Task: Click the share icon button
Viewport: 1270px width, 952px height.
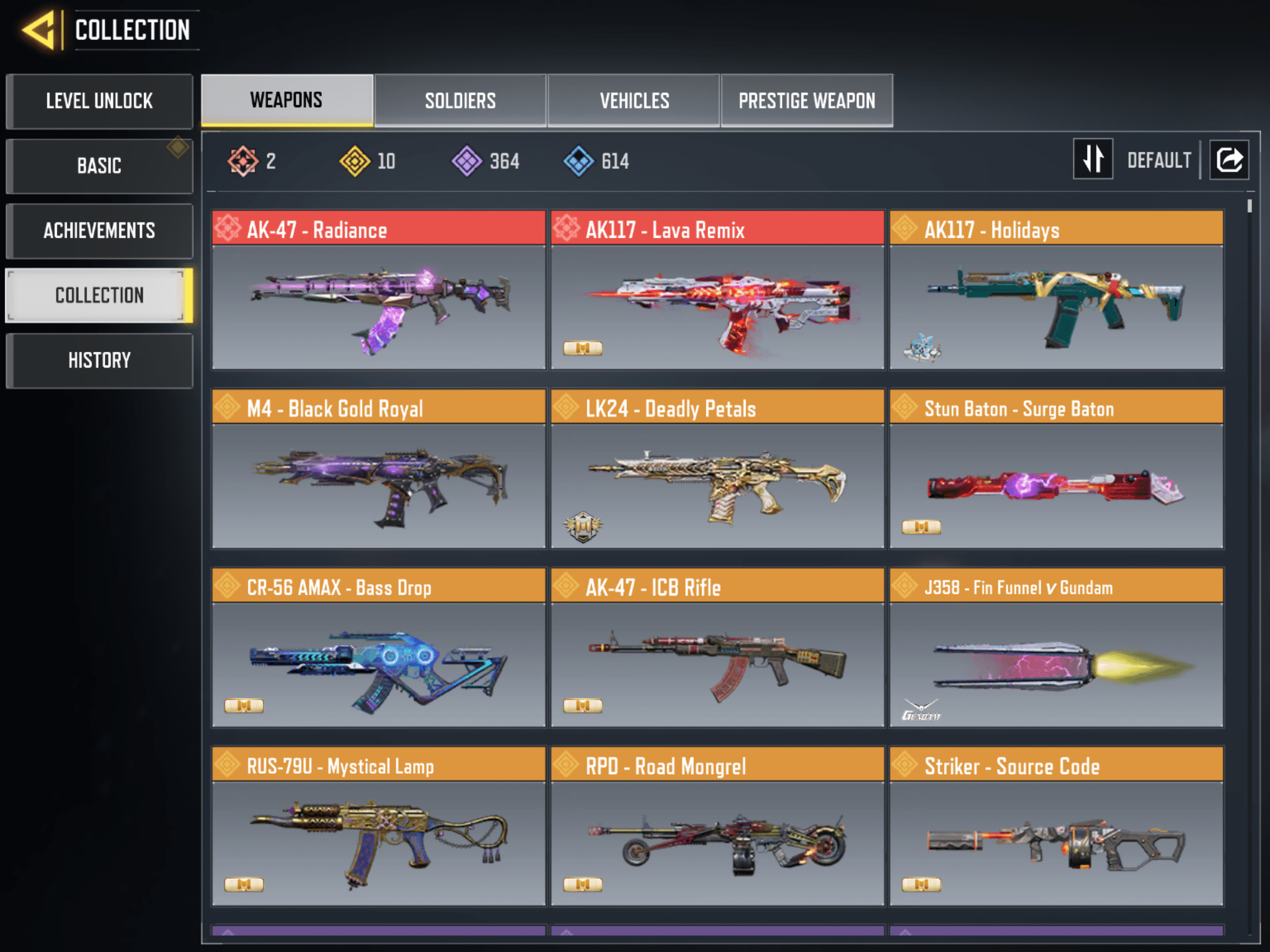Action: coord(1229,159)
